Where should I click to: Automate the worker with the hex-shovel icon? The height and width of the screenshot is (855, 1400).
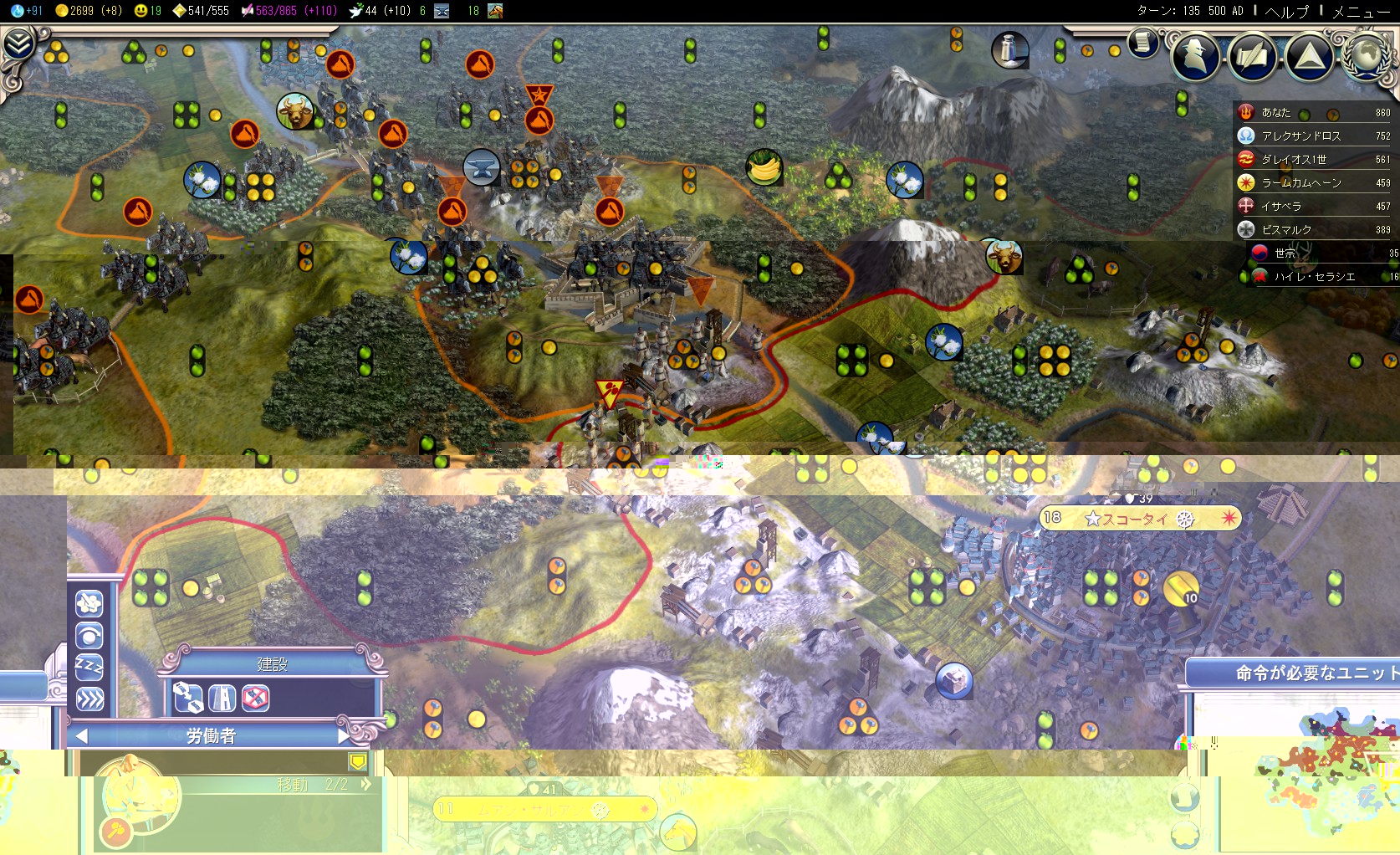point(89,605)
